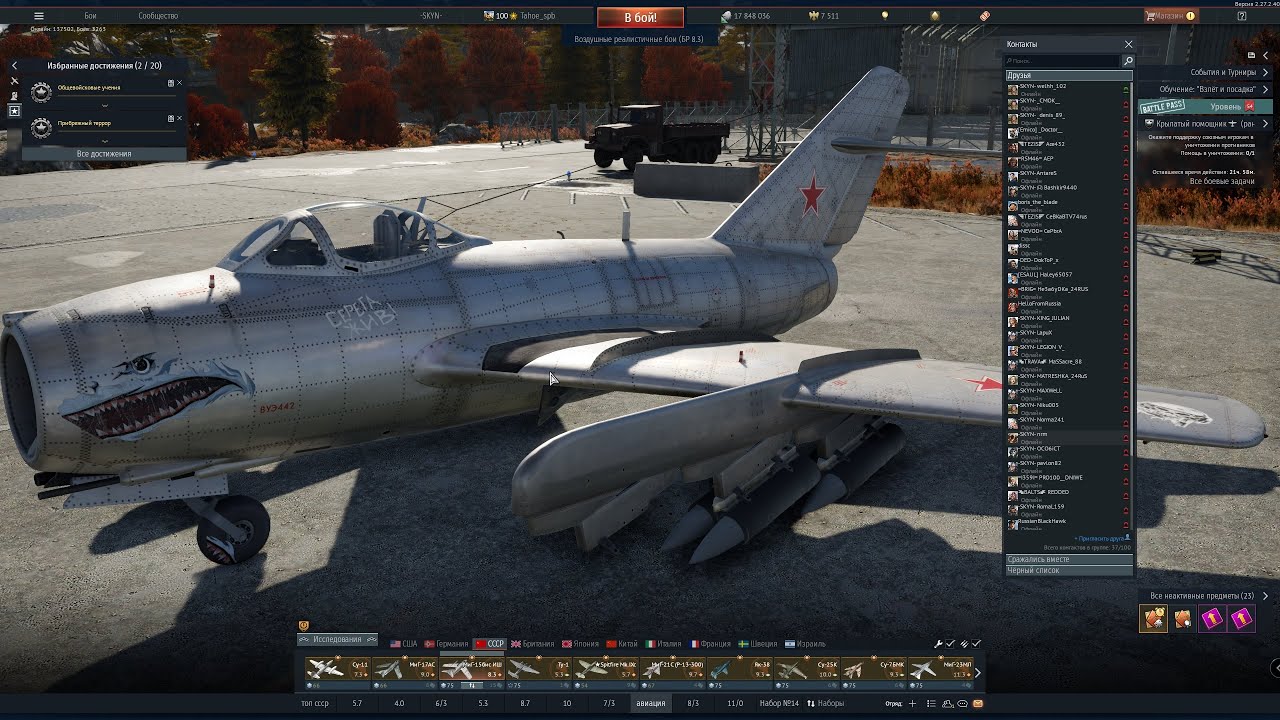1280x720 pixels.
Task: Open the "Сообщество" community menu
Action: 158,16
